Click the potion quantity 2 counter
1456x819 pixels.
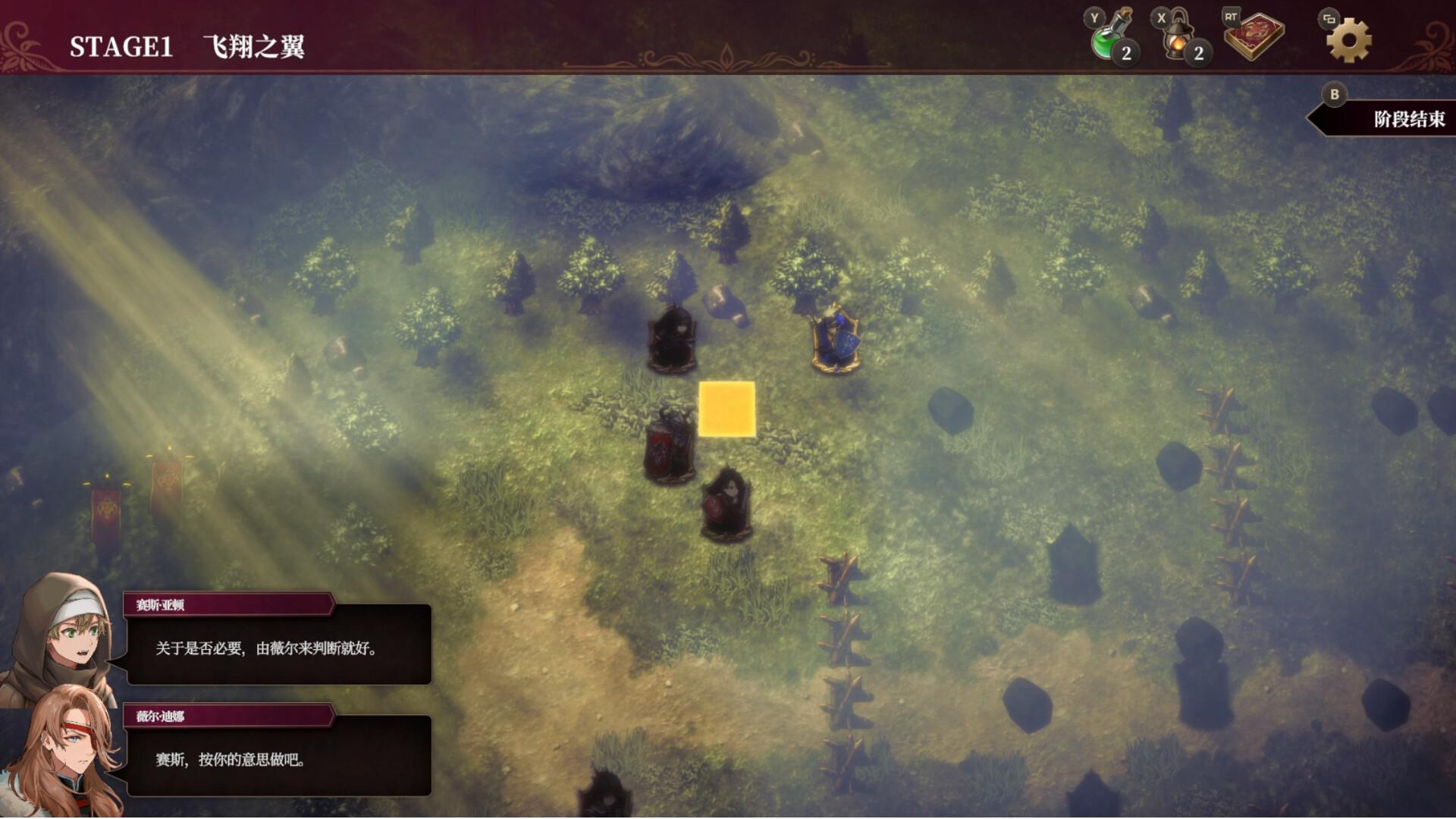click(x=1127, y=53)
